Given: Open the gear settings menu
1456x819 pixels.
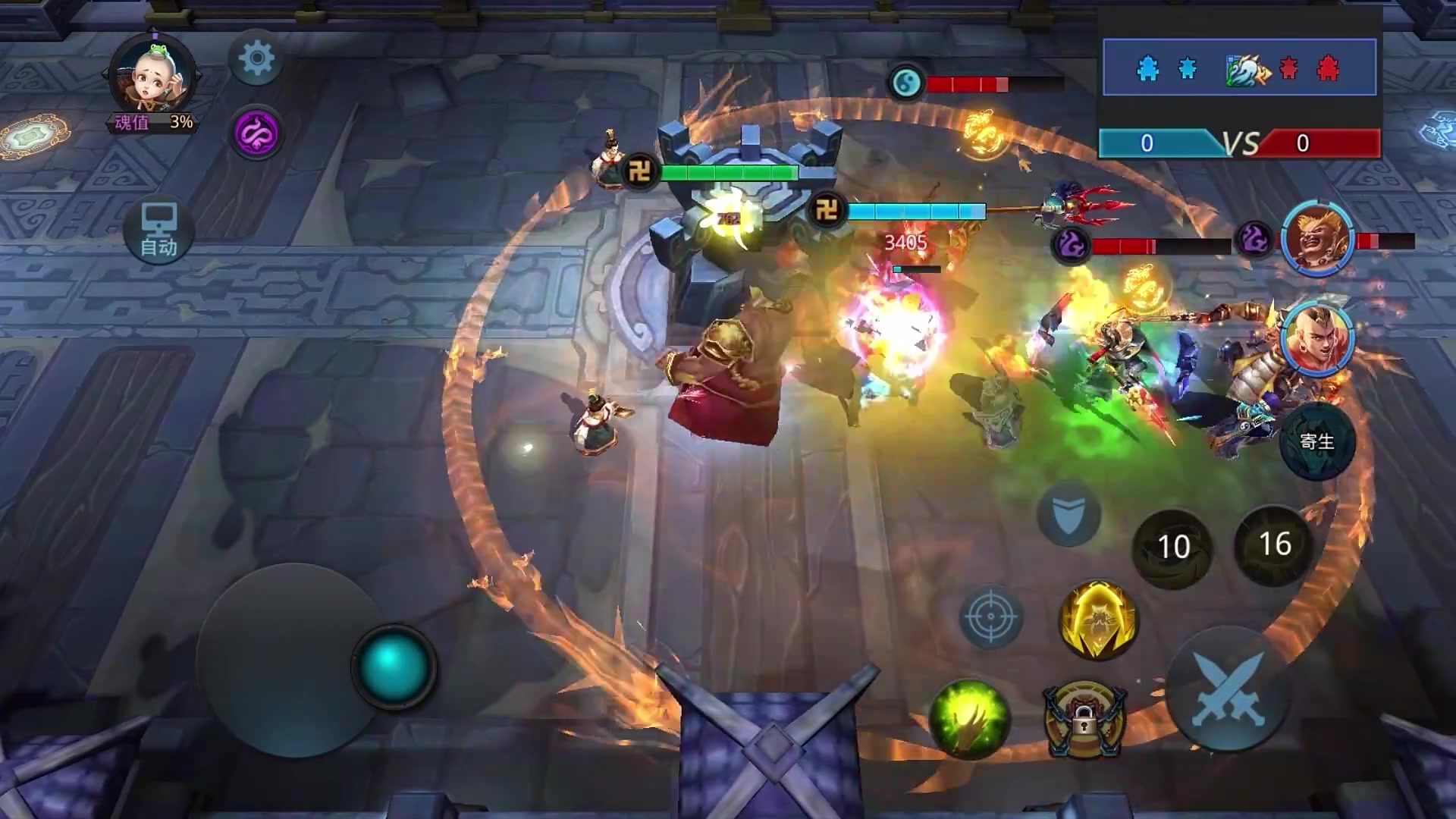Looking at the screenshot, I should (256, 58).
